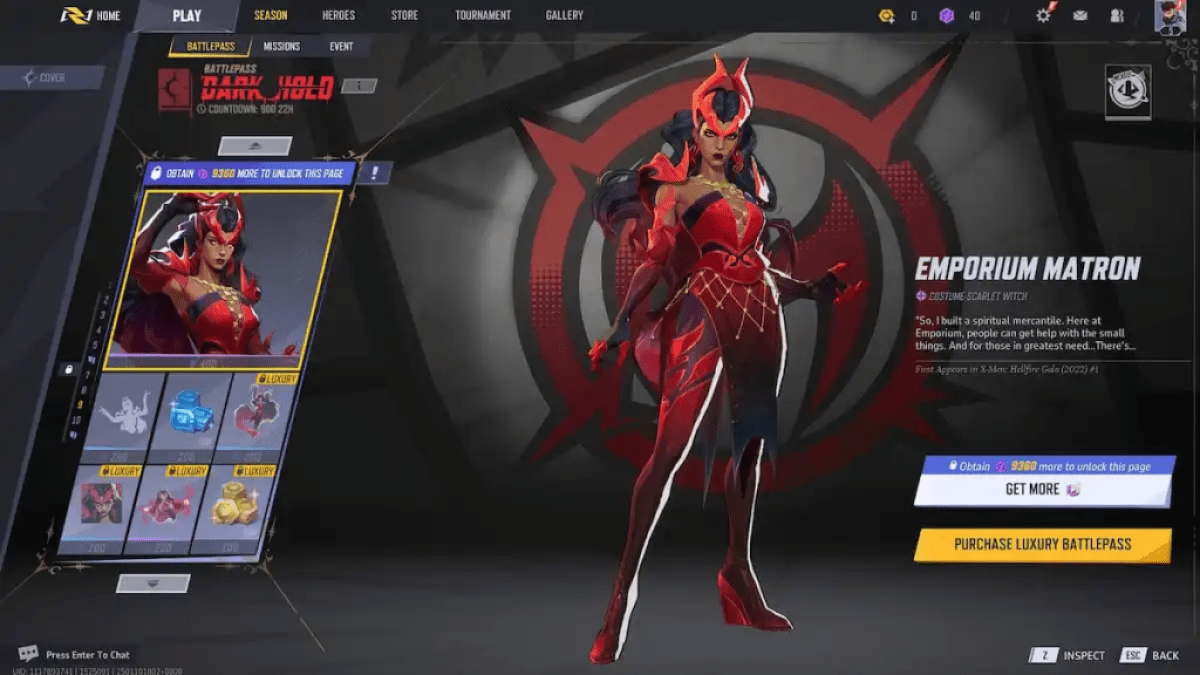
Task: Open the Gallery tab
Action: (x=564, y=16)
